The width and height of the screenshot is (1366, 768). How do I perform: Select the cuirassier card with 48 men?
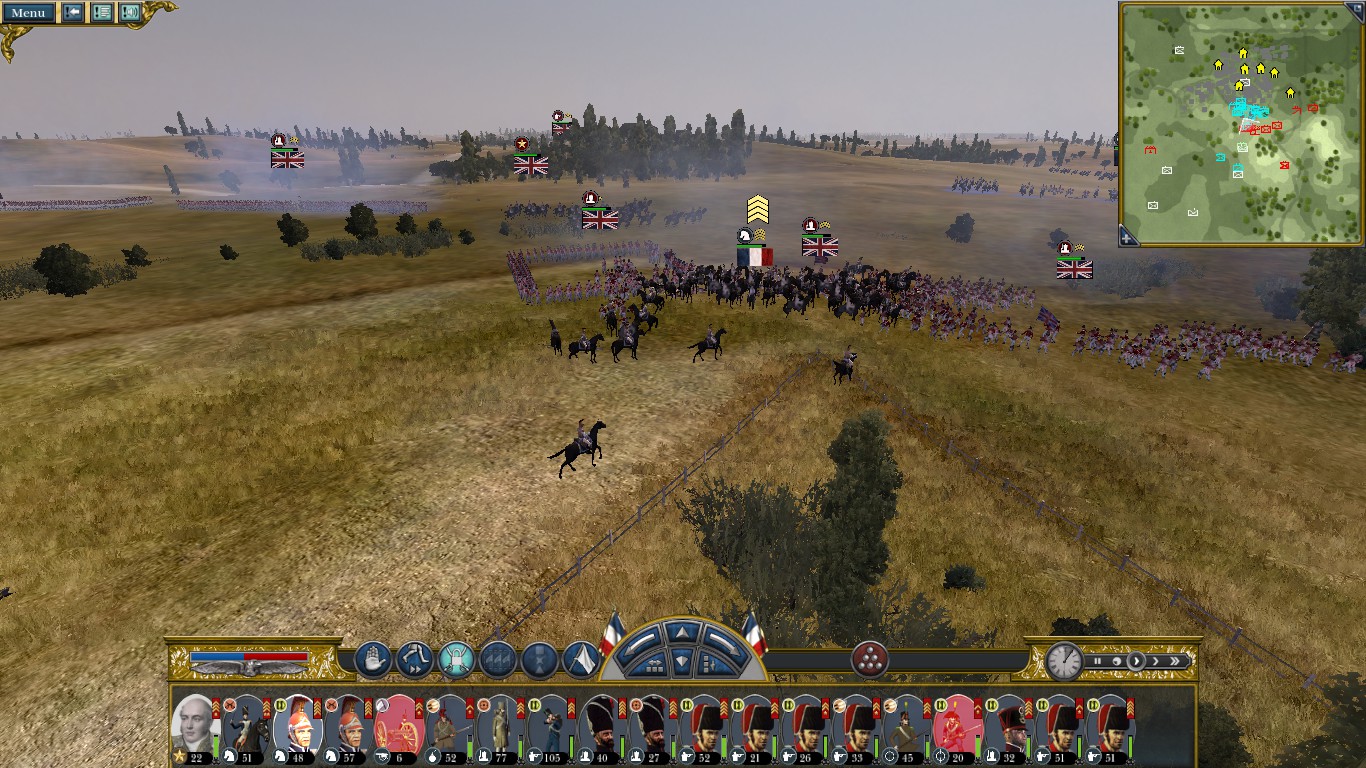point(297,727)
